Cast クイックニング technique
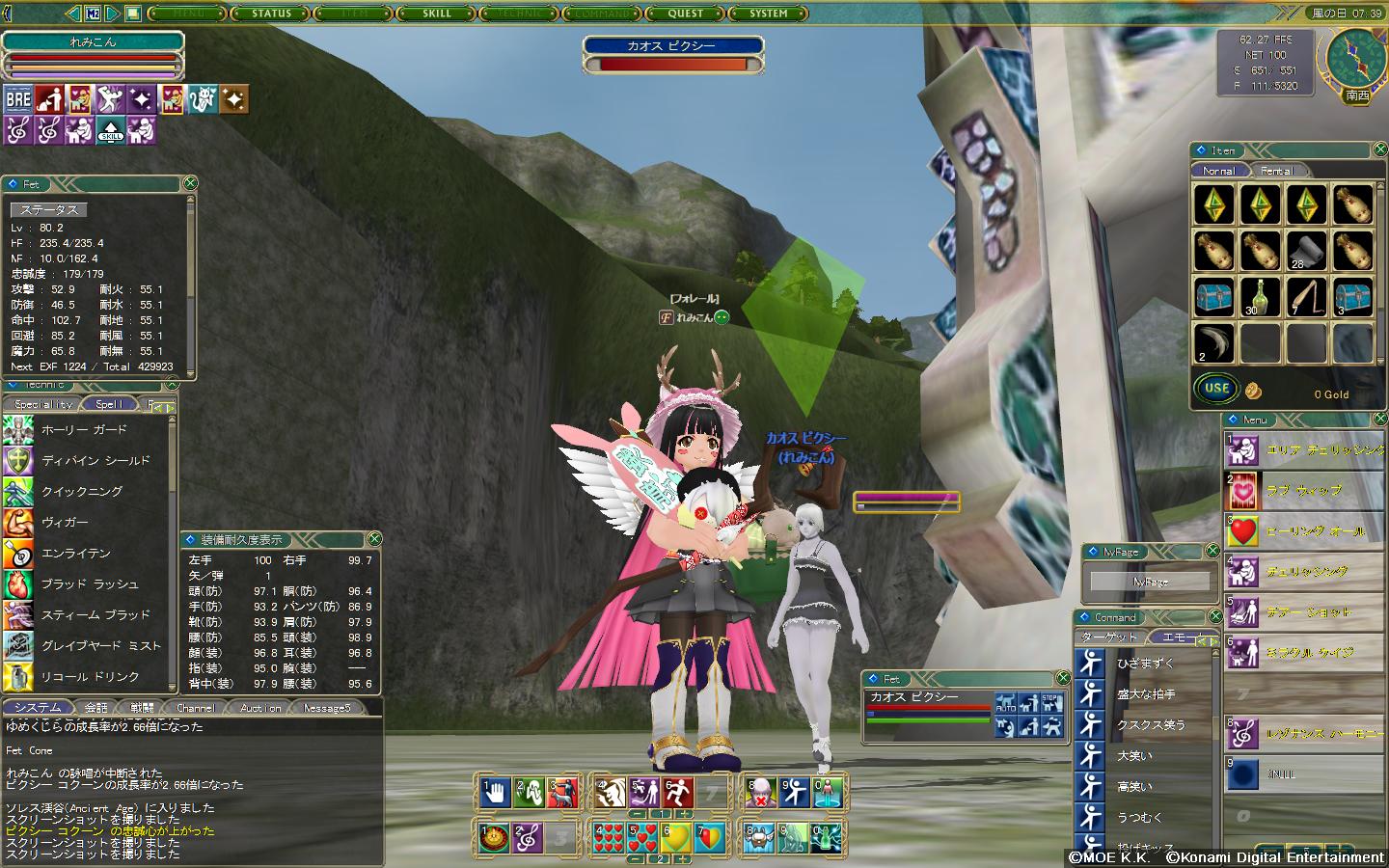The image size is (1389, 868). (x=82, y=491)
